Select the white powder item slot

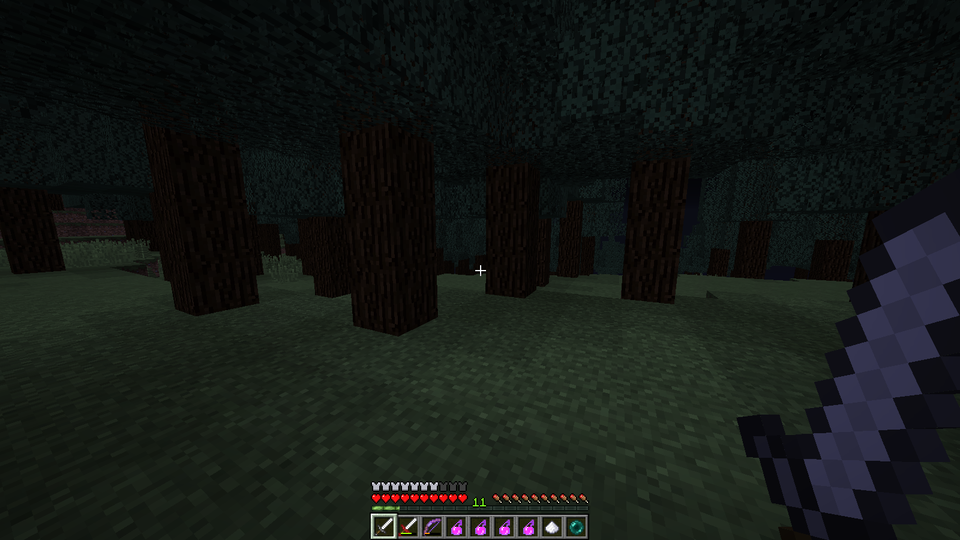(x=552, y=526)
